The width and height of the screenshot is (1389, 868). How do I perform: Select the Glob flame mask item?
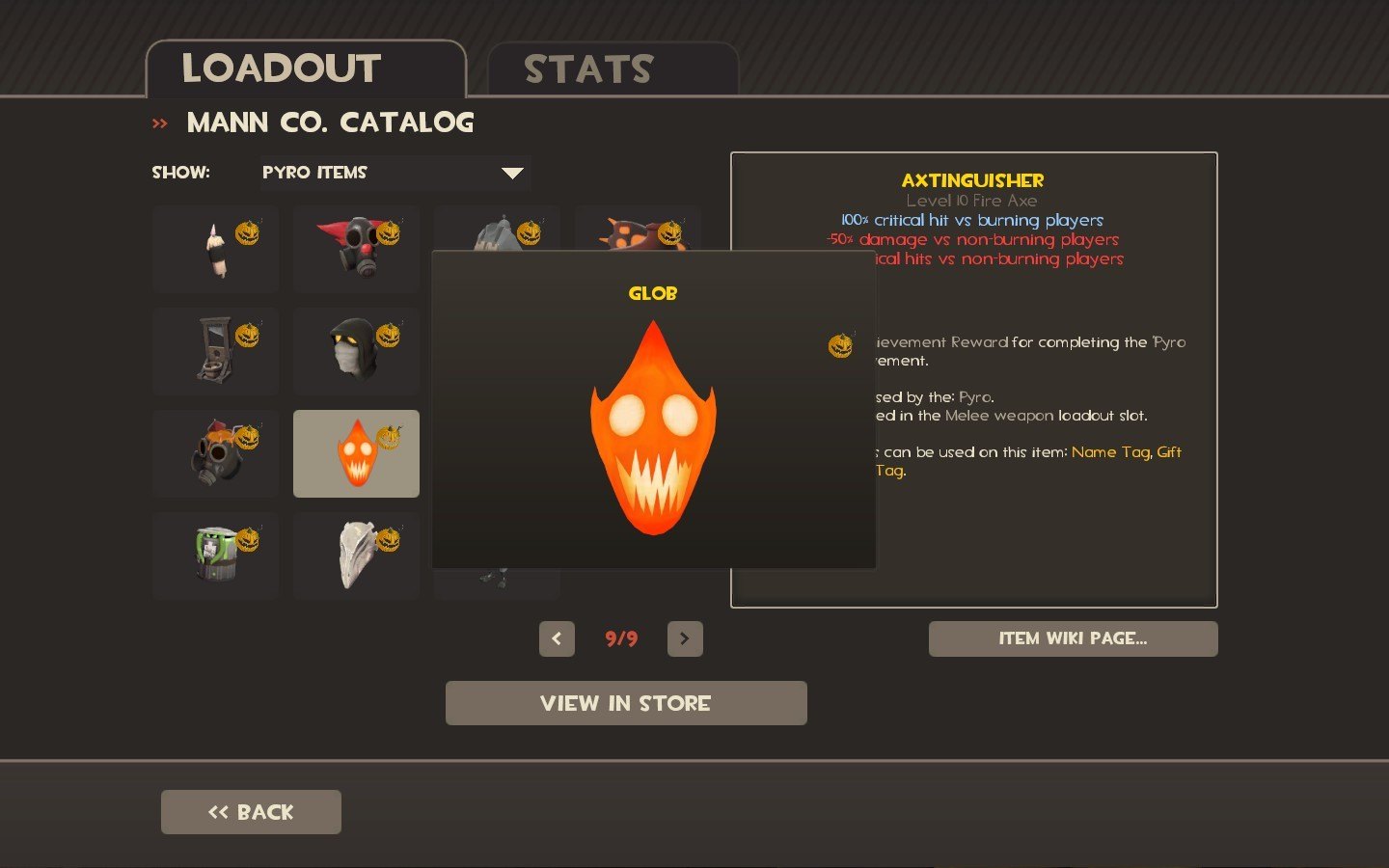point(356,453)
